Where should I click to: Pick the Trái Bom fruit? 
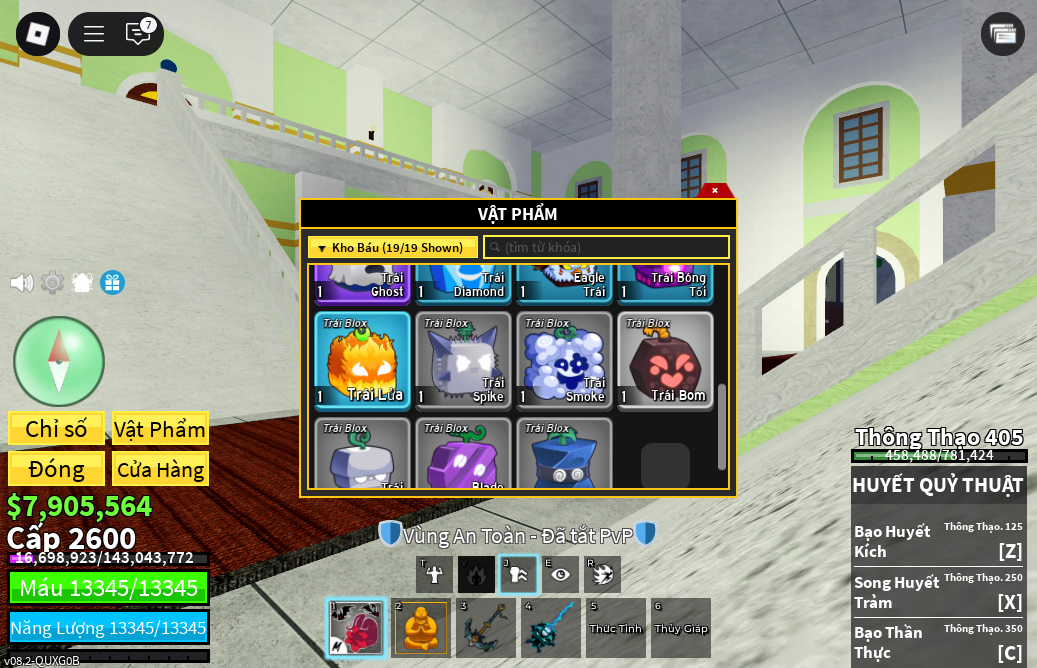coord(665,360)
